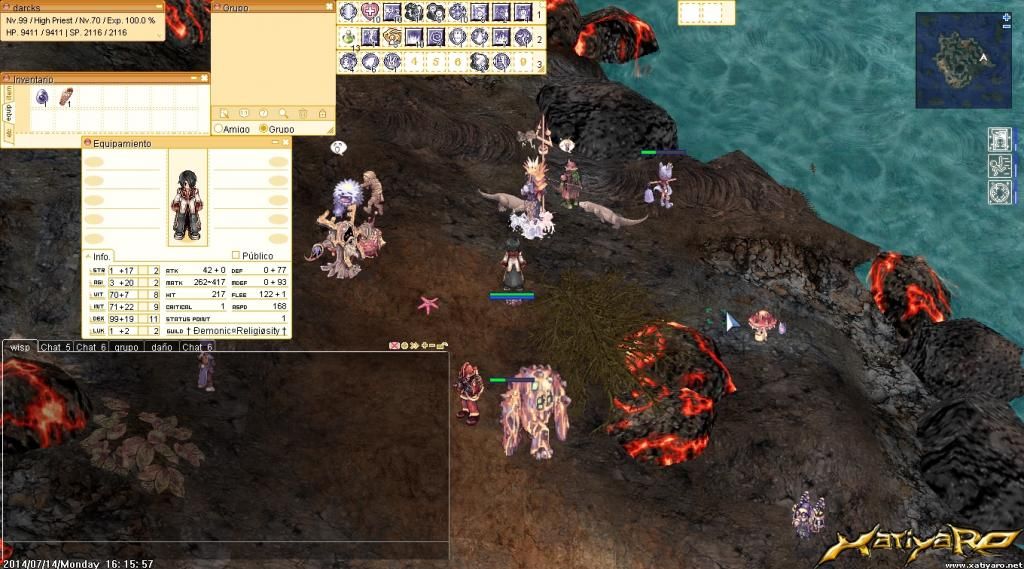
Task: Close the Inventario window
Action: coord(204,78)
